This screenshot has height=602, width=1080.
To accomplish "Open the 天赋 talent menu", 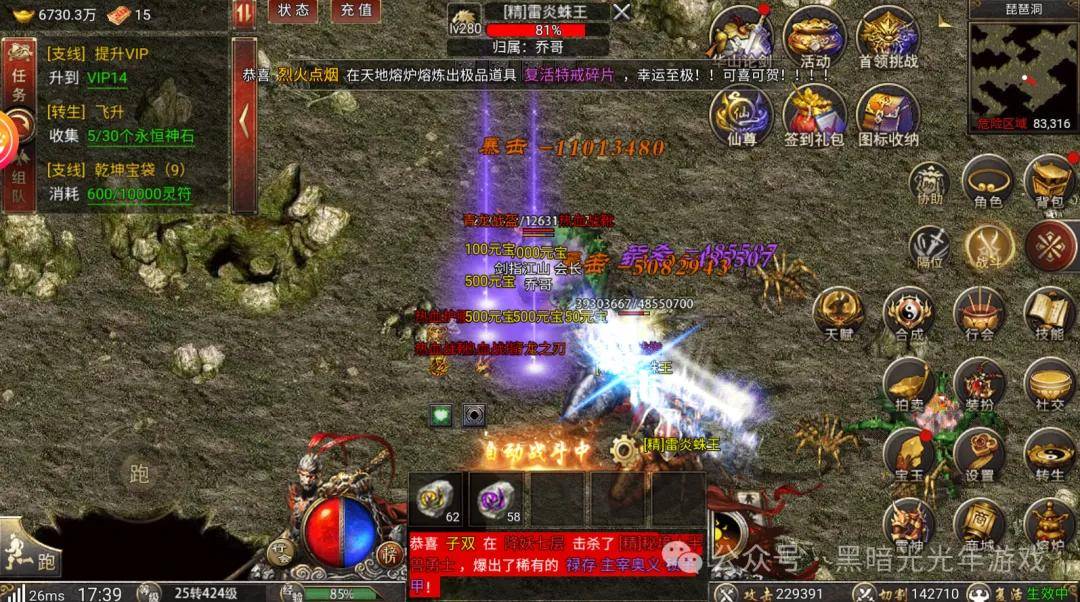I will pos(839,314).
